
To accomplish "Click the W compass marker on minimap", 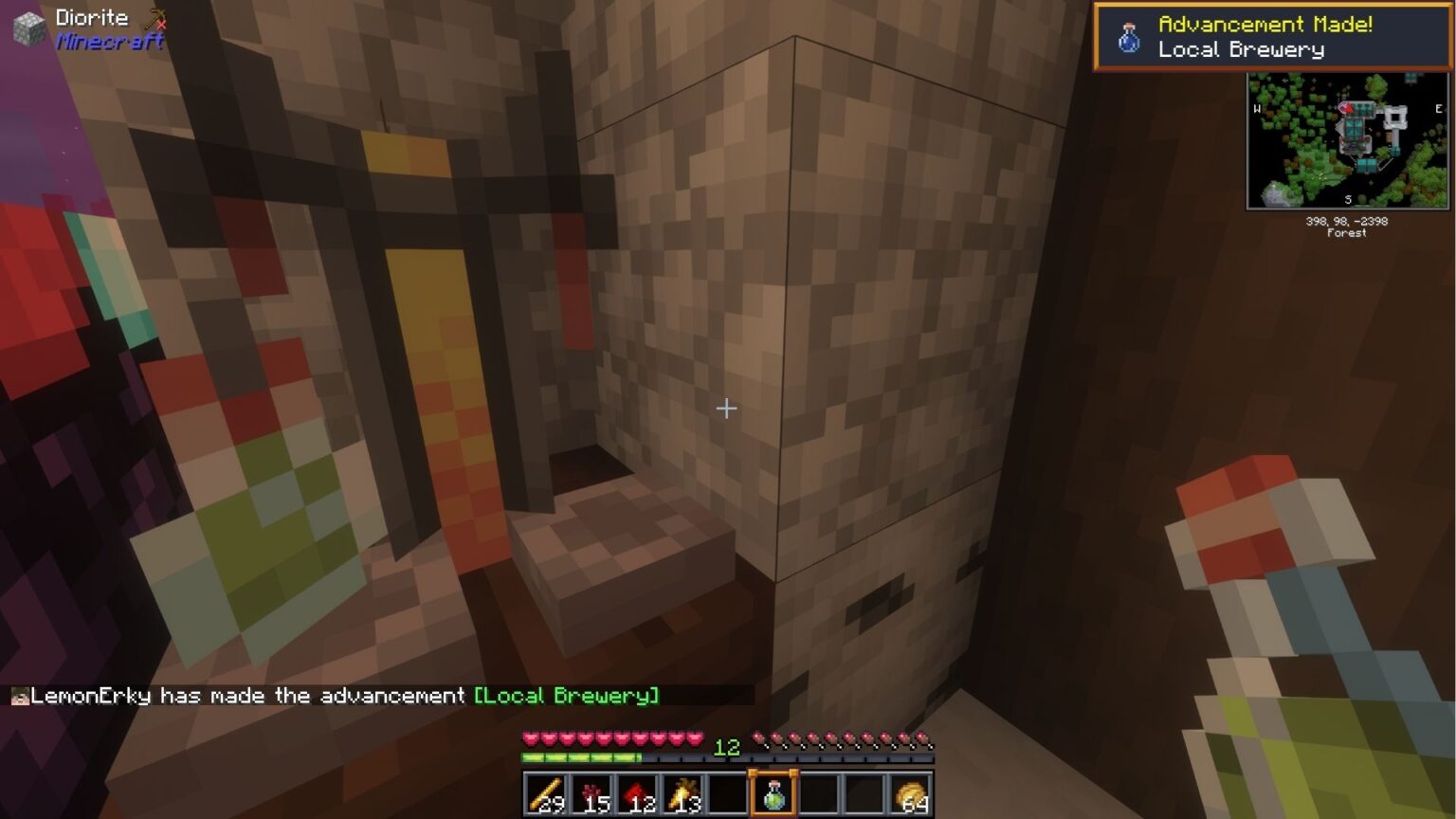I will (1258, 107).
